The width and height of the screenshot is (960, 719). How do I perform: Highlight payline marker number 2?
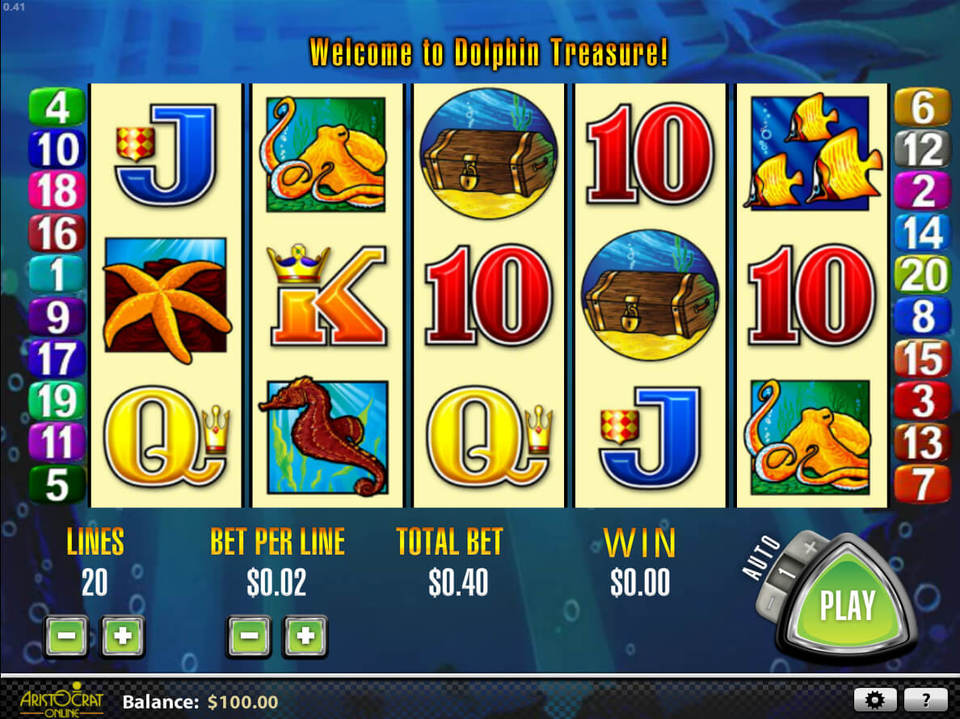point(922,192)
